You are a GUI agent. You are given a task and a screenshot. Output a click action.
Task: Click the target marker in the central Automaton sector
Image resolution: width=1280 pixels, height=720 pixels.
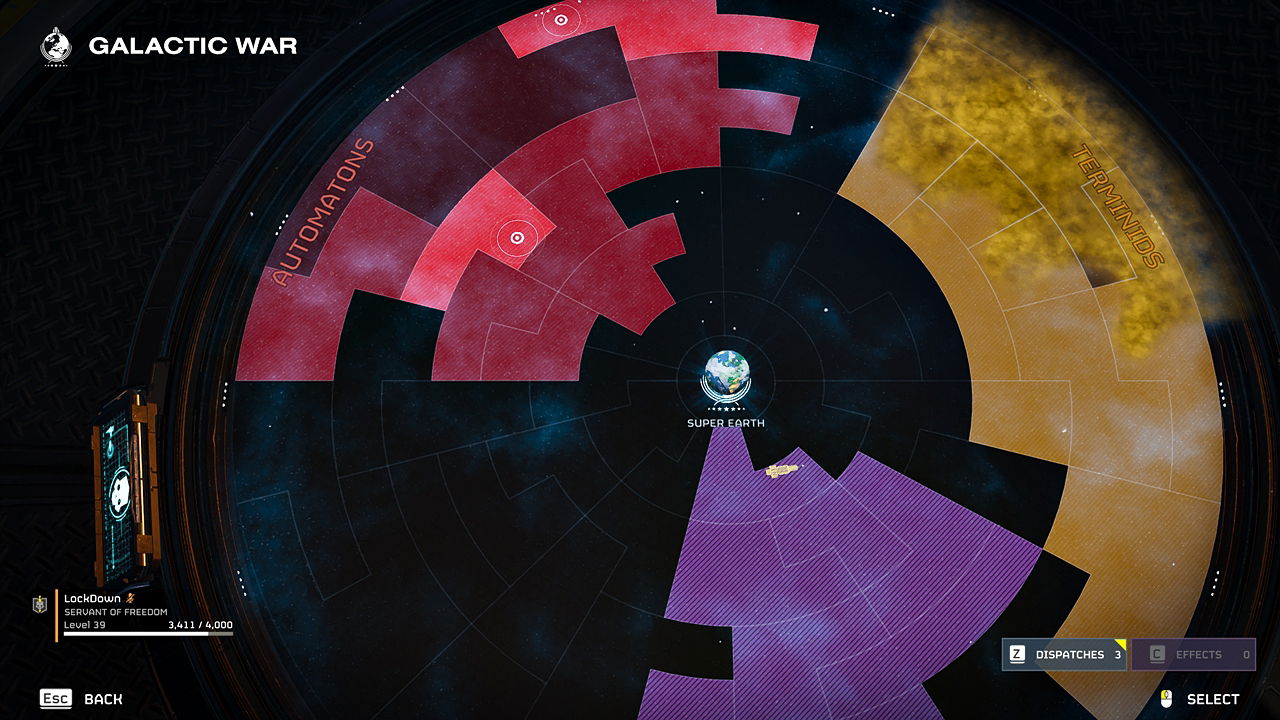(x=517, y=238)
